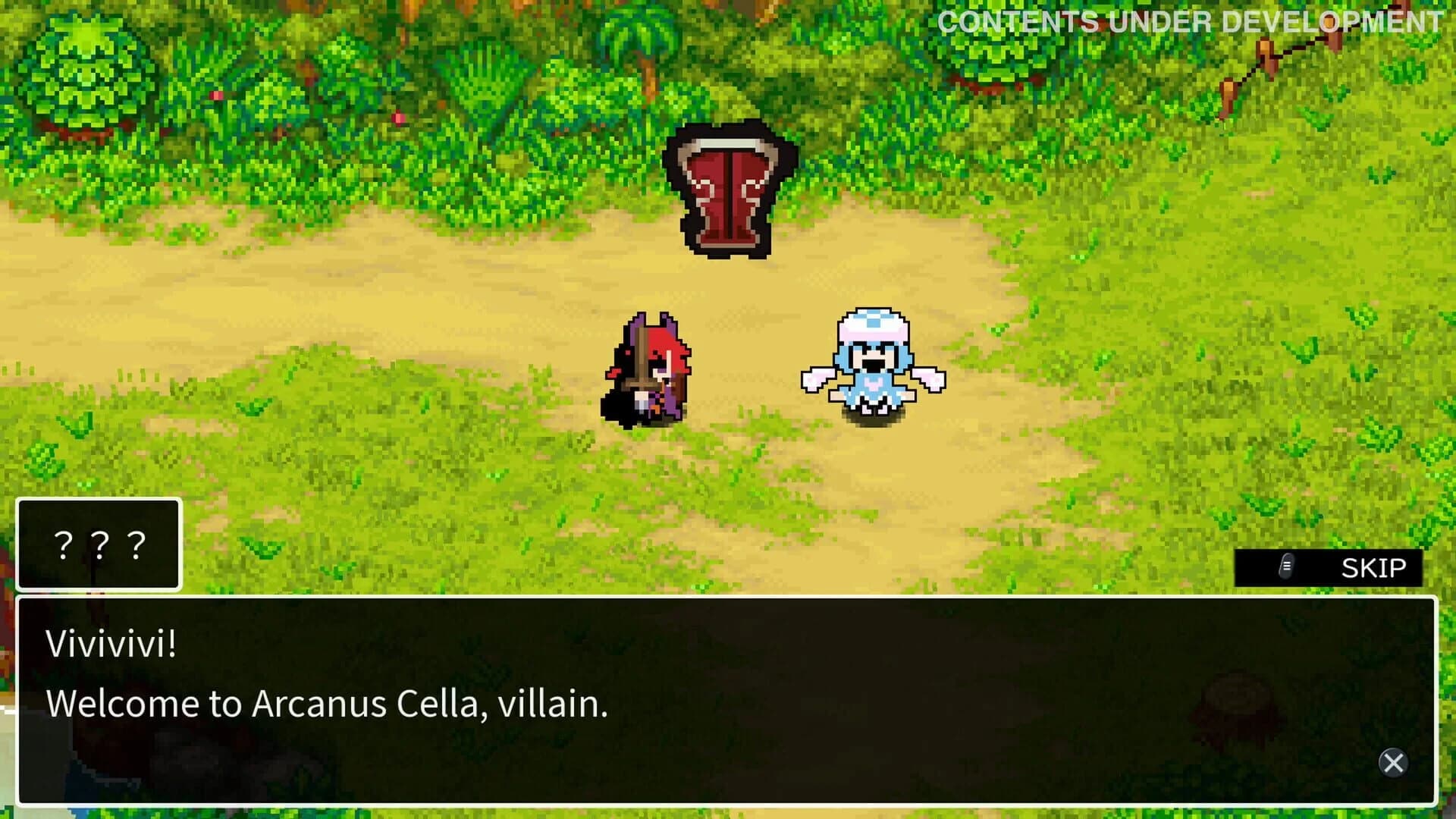
Task: Click the controller button icon beside SKIP
Action: click(1284, 567)
